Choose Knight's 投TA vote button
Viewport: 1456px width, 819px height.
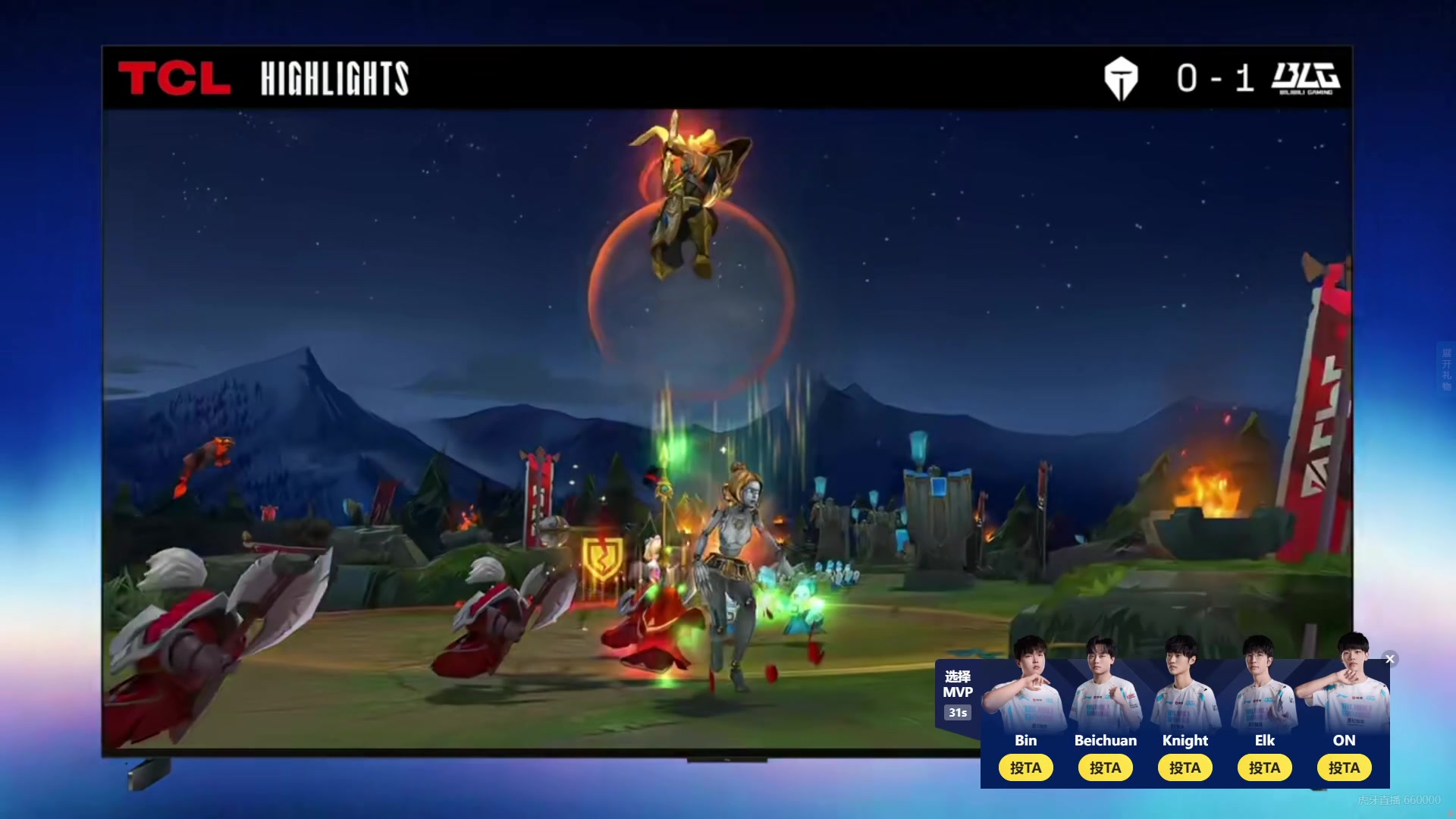(x=1185, y=767)
